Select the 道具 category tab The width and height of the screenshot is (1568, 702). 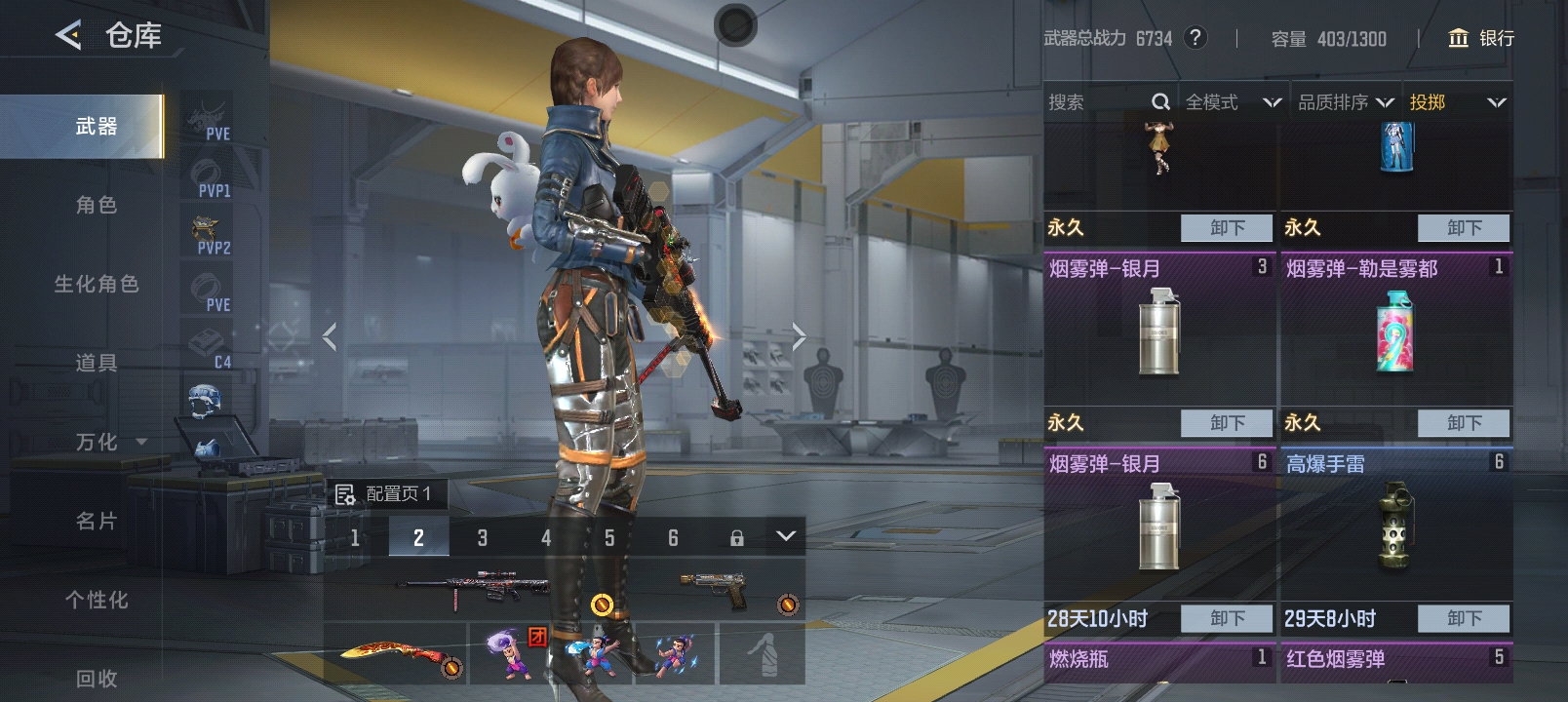pos(97,363)
